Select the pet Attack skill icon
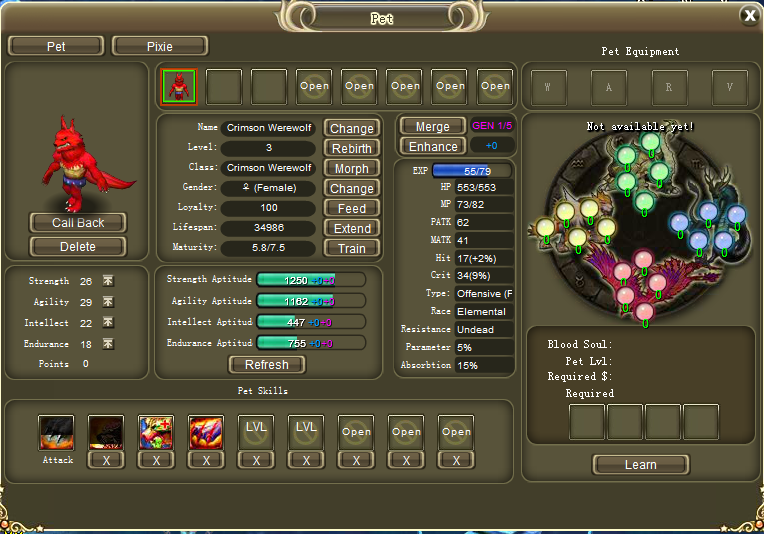764x534 pixels. pos(57,433)
